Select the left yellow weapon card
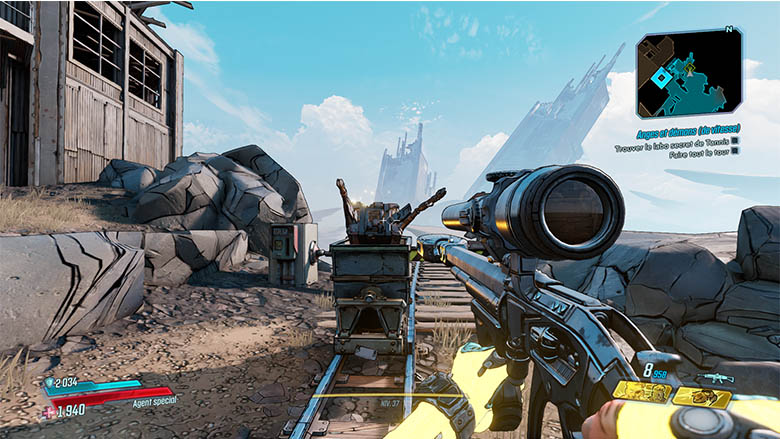 click(640, 393)
